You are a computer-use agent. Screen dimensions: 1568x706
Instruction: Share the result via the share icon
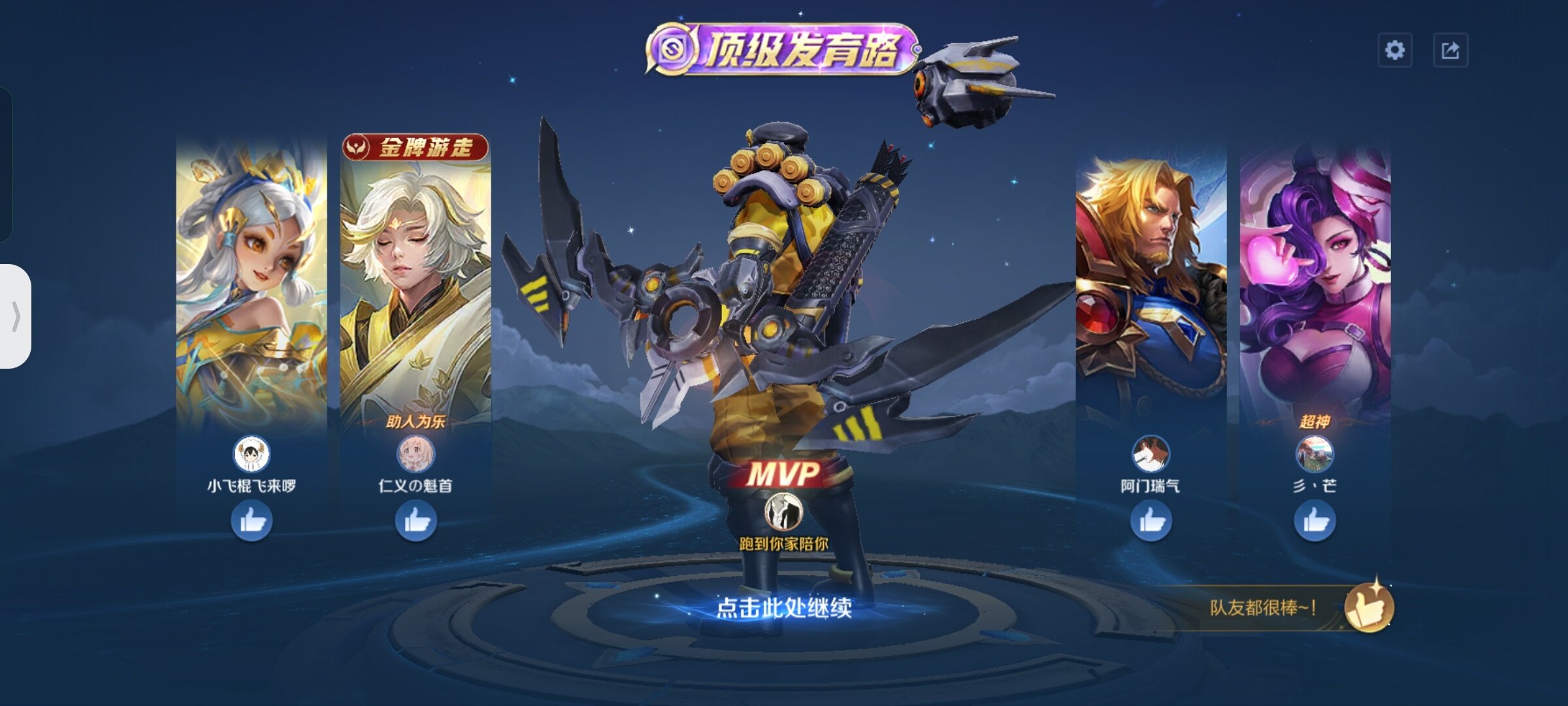(1450, 50)
